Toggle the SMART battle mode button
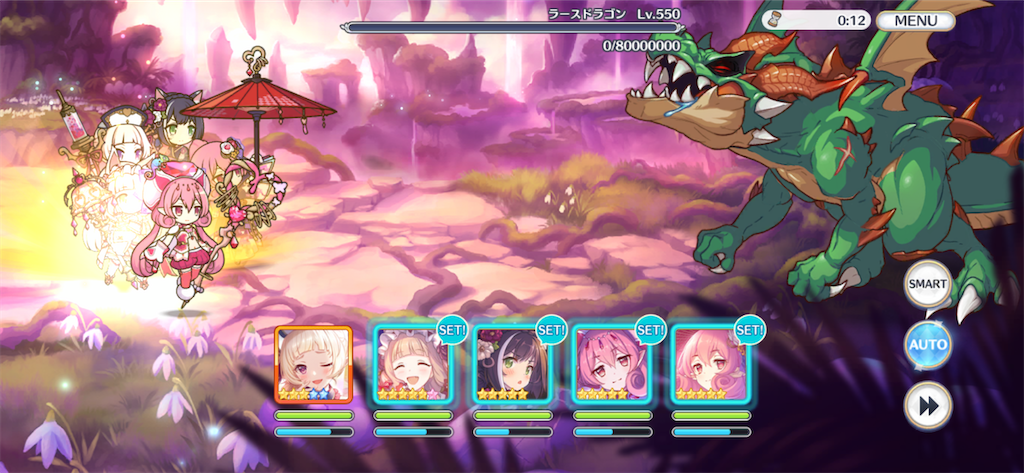The height and width of the screenshot is (473, 1024). 927,286
